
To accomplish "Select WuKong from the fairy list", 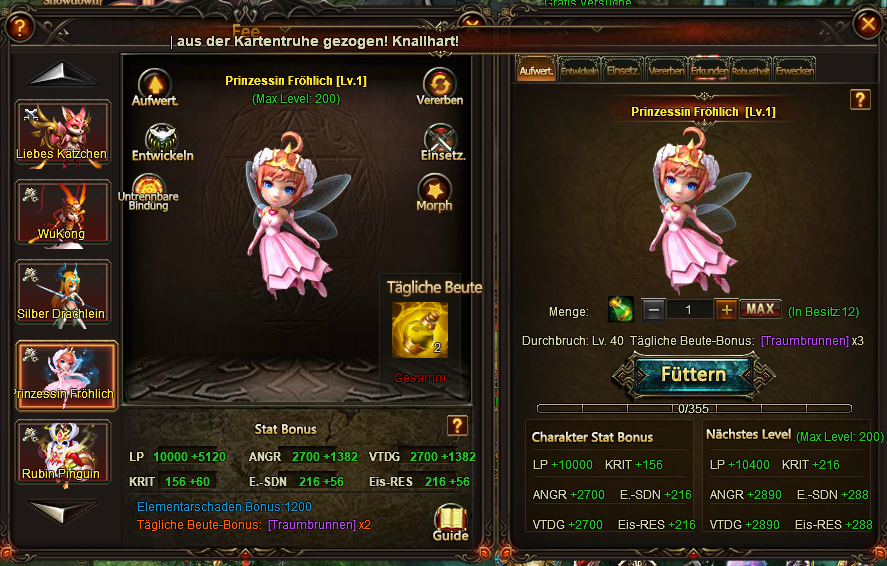I will pyautogui.click(x=63, y=211).
